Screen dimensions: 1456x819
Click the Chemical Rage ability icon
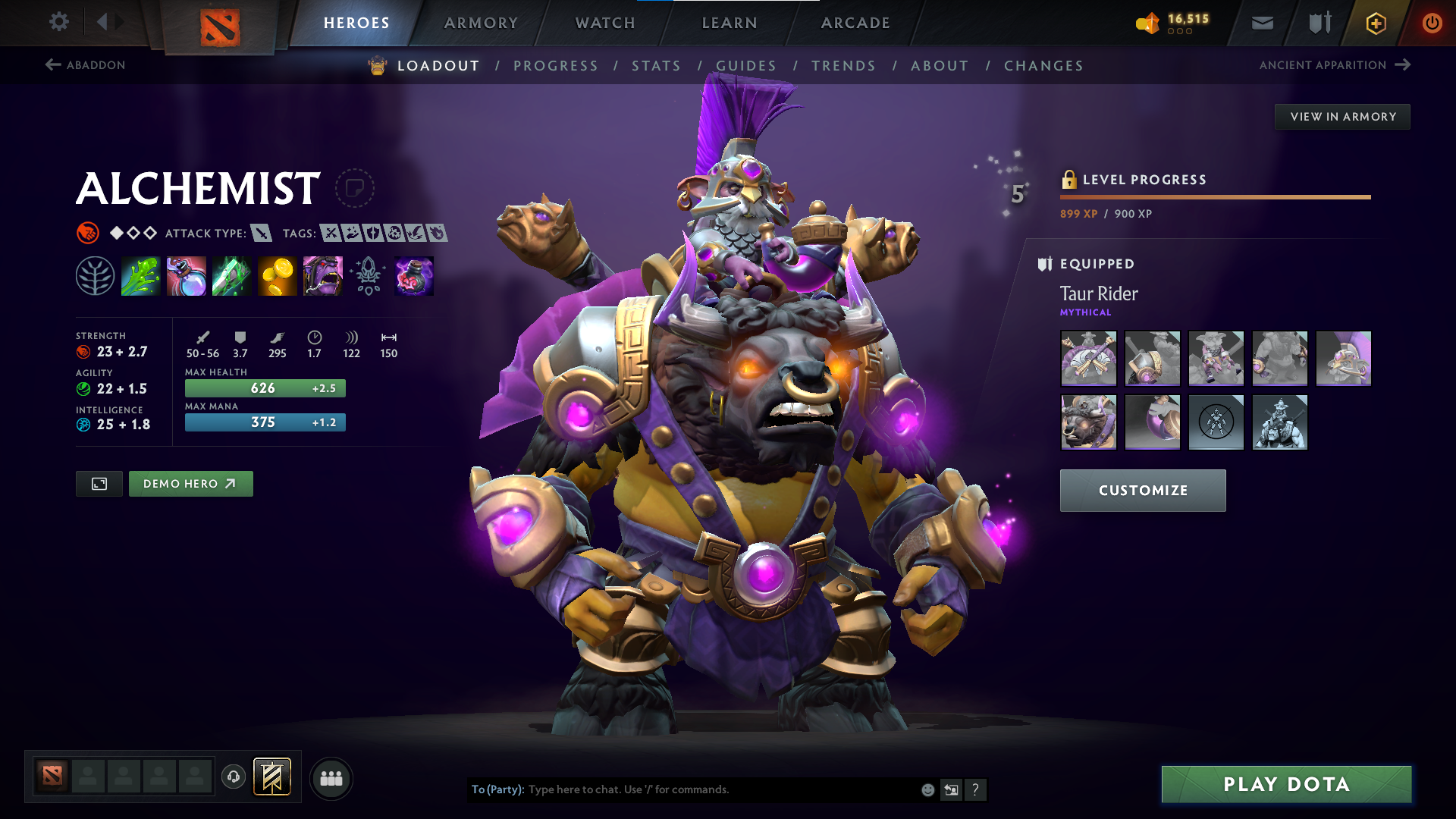[323, 275]
